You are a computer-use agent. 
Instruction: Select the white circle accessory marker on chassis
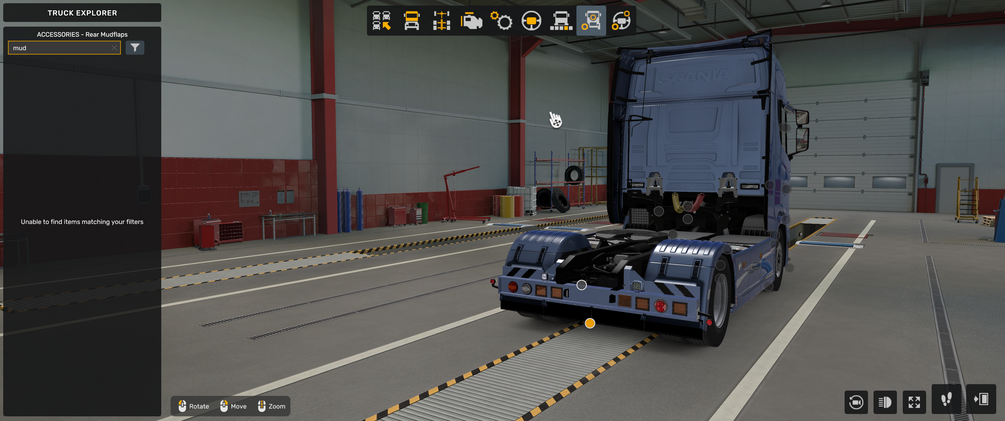tap(581, 286)
